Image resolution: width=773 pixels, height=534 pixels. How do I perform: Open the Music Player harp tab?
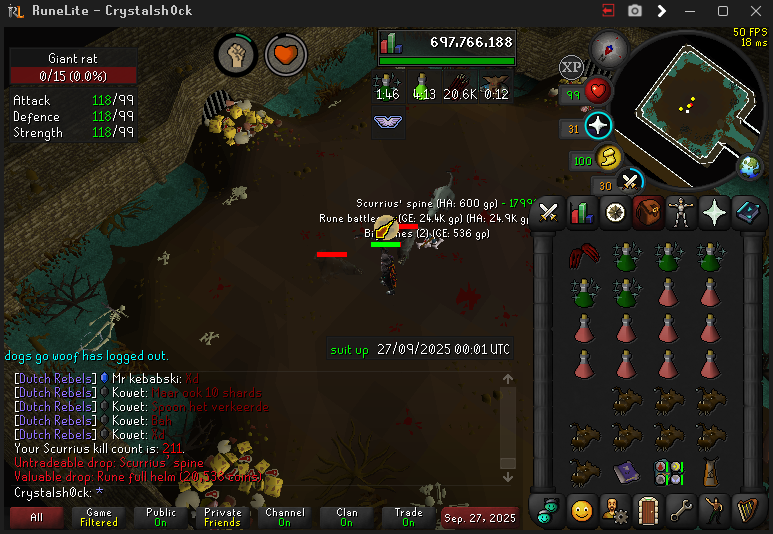pyautogui.click(x=746, y=510)
